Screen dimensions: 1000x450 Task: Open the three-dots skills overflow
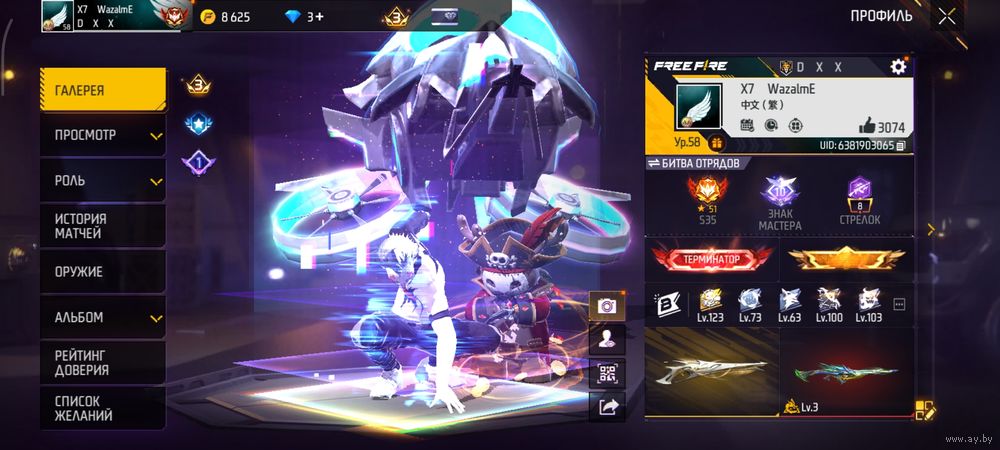pos(898,303)
